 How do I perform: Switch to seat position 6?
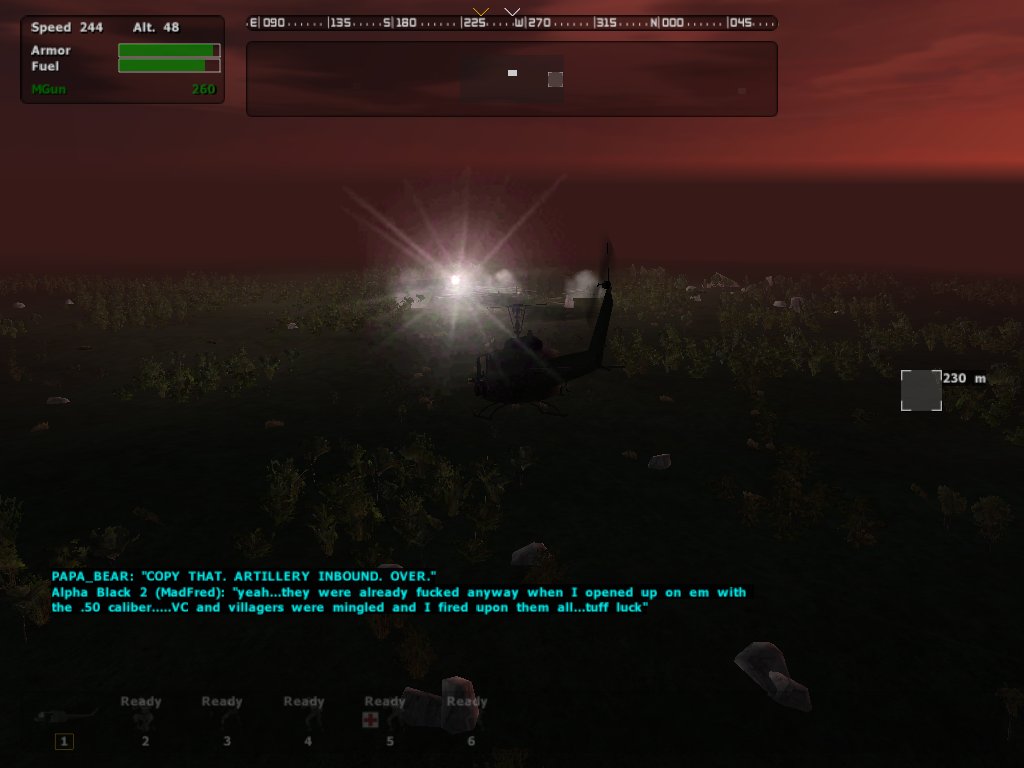tap(469, 722)
